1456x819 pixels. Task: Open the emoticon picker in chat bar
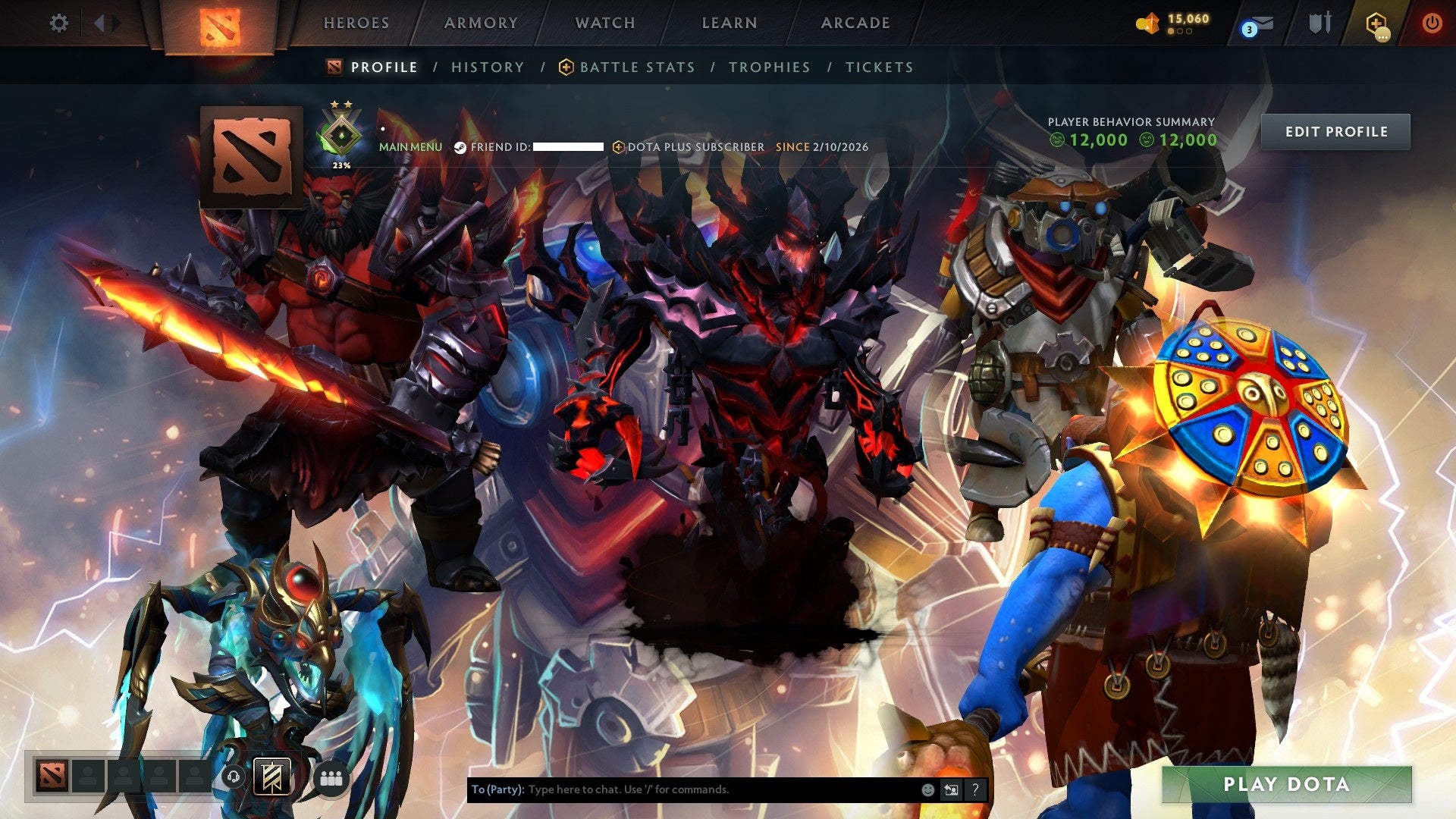[927, 789]
